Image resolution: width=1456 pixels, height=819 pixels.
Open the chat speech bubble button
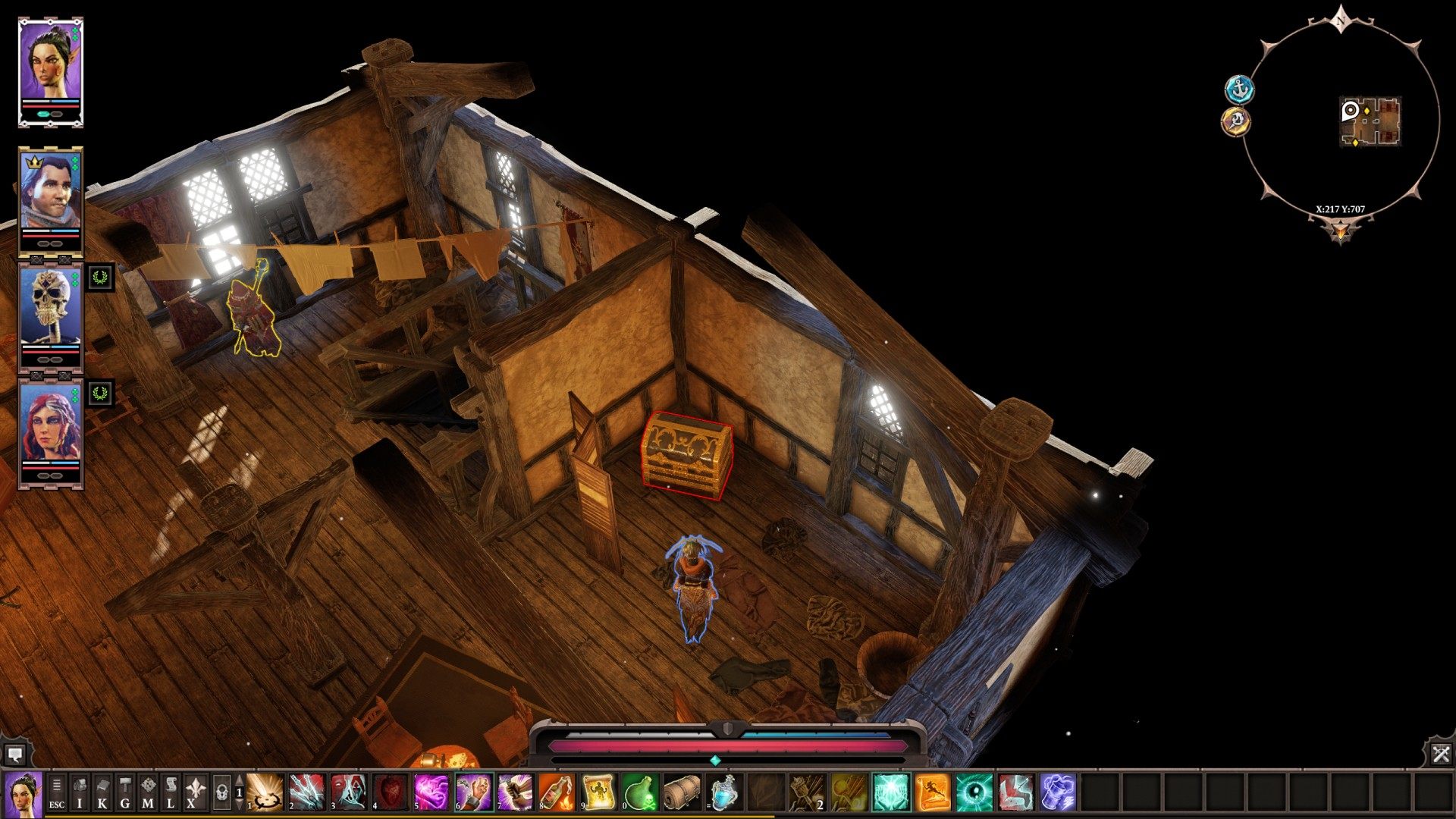coord(15,755)
